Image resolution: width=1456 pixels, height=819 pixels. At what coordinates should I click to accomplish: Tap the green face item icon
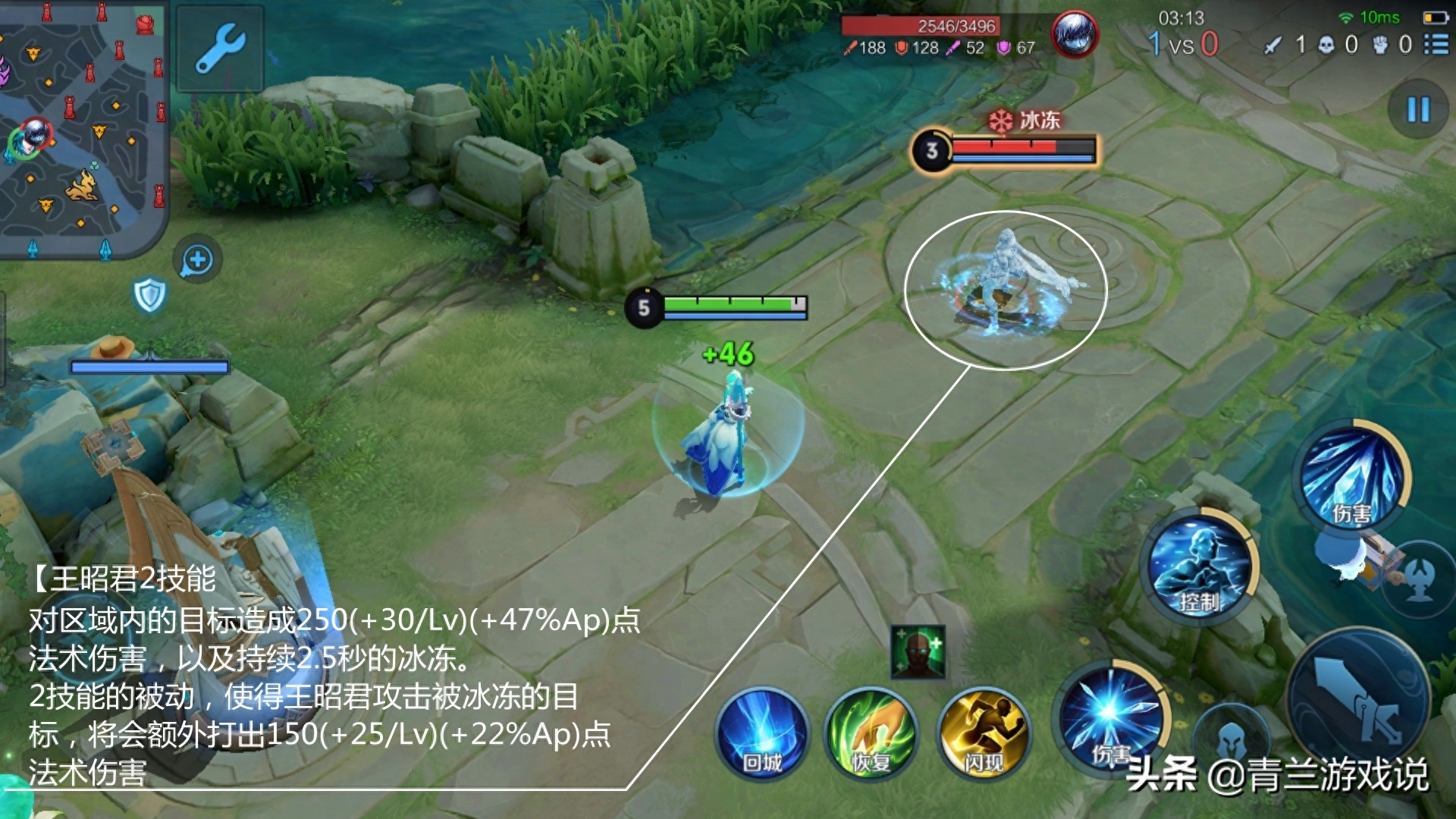[918, 651]
